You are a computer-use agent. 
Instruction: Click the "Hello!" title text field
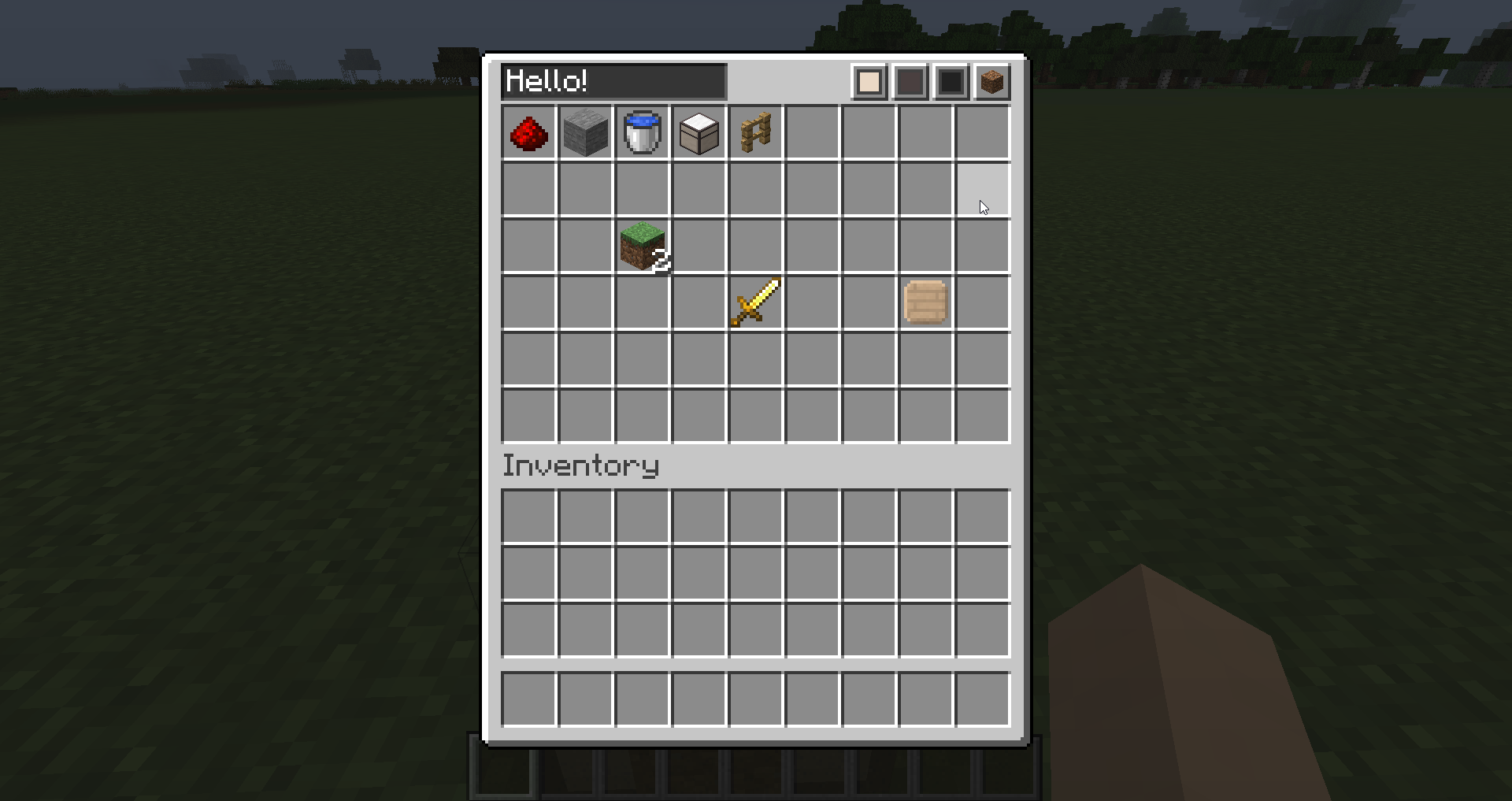[613, 82]
